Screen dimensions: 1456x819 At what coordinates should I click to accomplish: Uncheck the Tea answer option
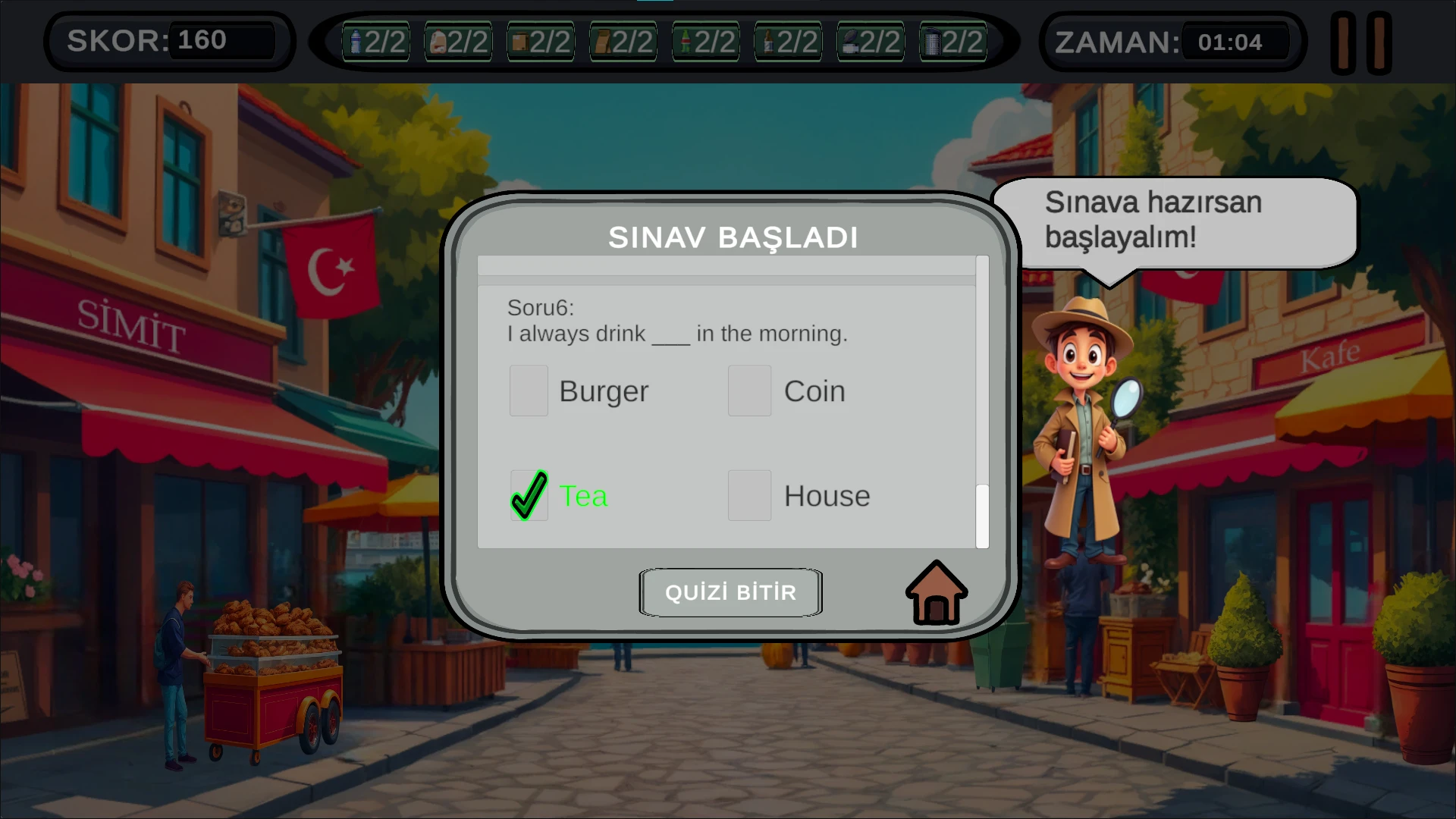tap(529, 495)
